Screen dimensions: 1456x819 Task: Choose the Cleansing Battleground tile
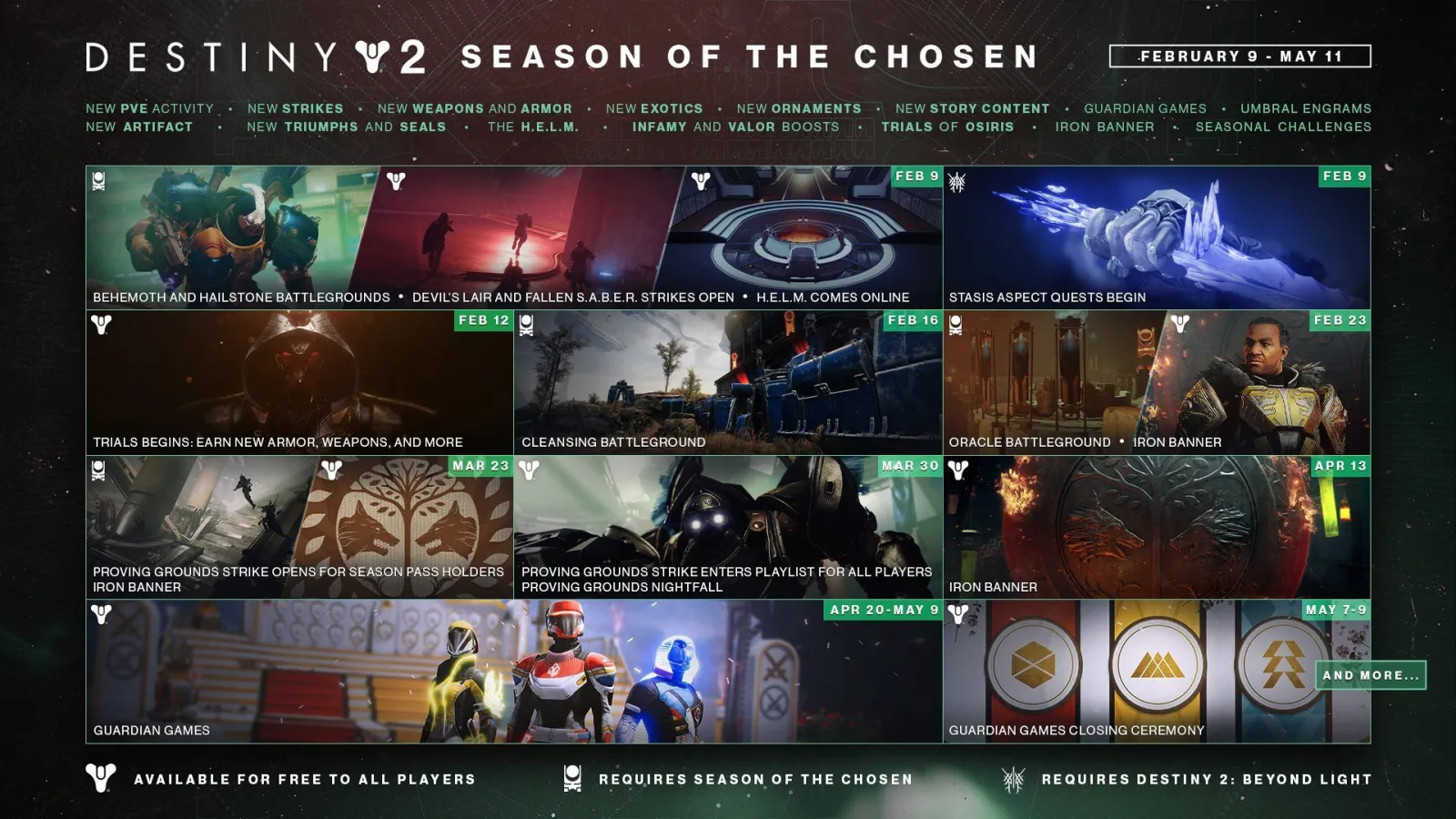(728, 382)
